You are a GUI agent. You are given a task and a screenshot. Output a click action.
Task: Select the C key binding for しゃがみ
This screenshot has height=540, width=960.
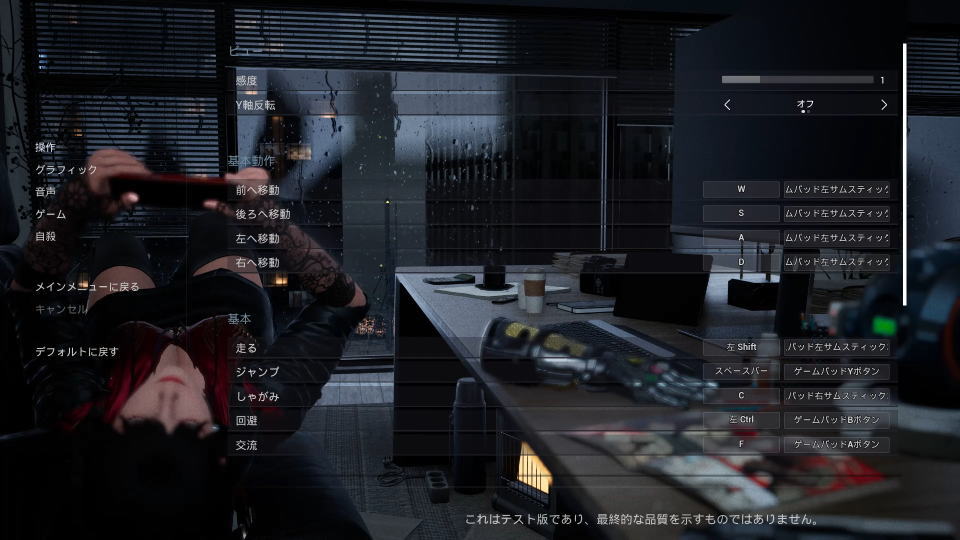(741, 396)
